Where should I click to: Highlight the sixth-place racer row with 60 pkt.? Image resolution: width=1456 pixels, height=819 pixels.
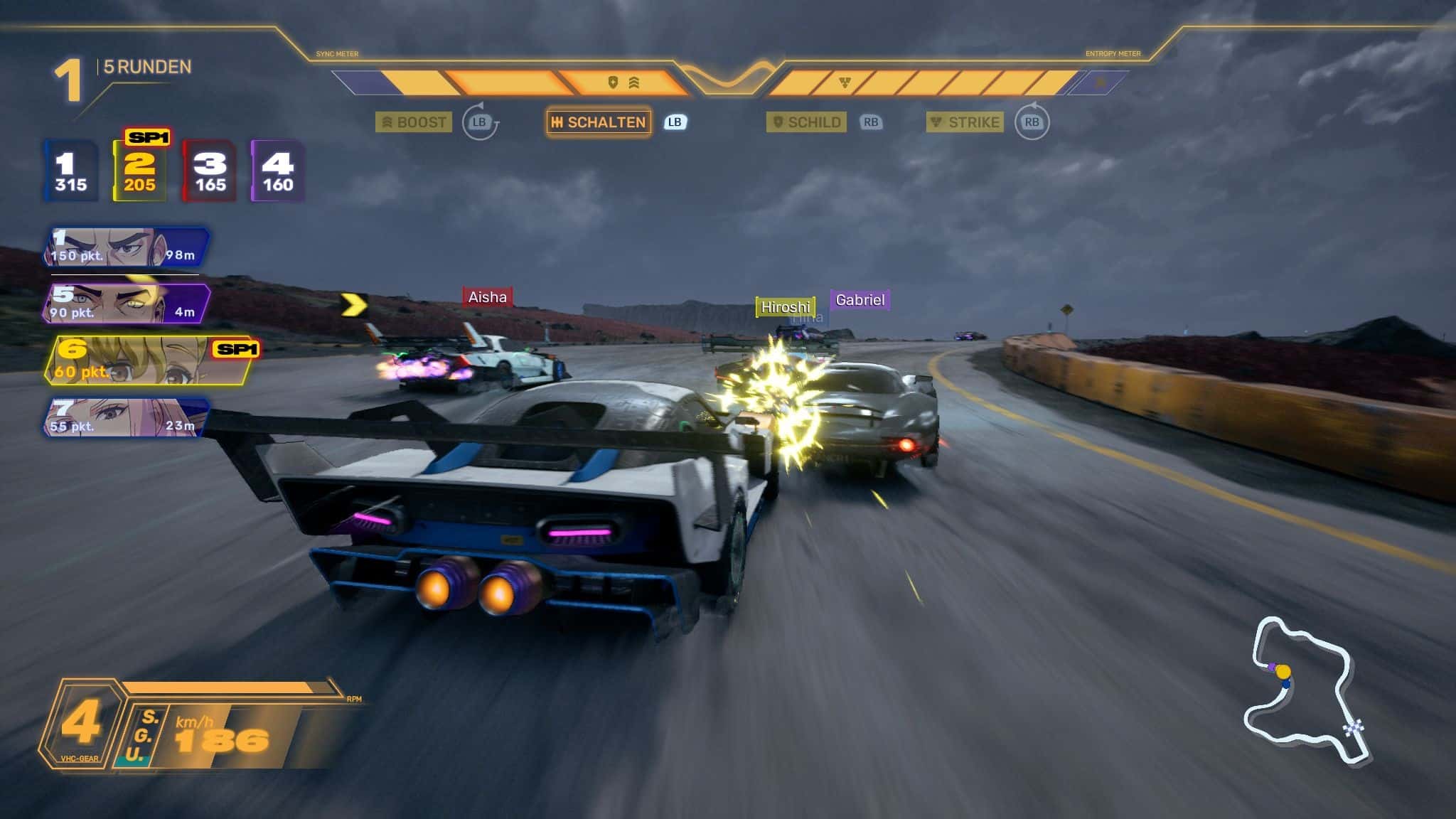tap(149, 361)
